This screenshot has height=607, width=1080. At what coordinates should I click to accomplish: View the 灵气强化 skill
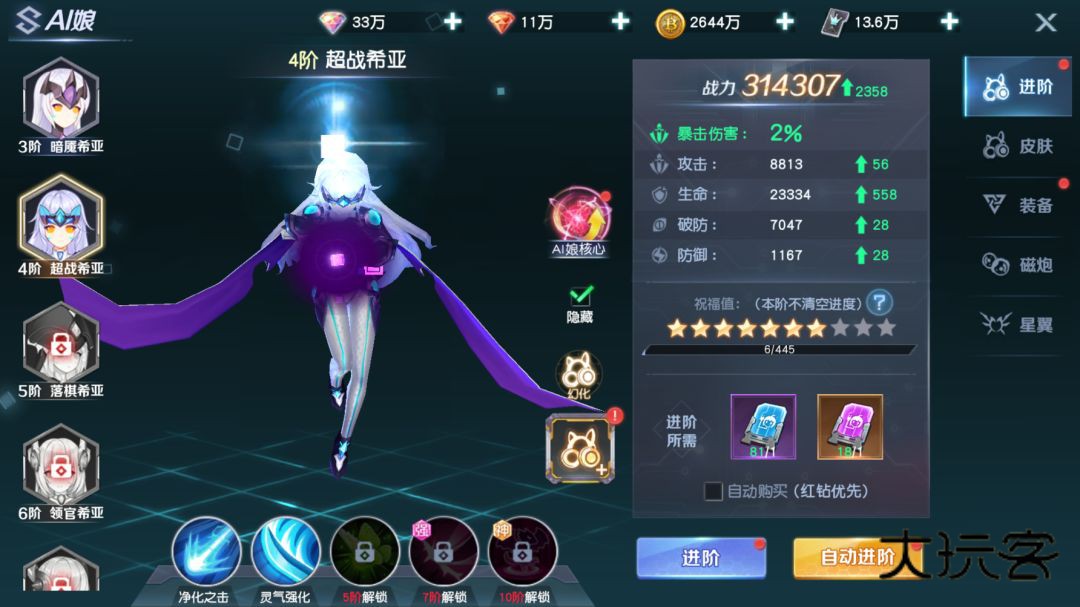[x=285, y=552]
